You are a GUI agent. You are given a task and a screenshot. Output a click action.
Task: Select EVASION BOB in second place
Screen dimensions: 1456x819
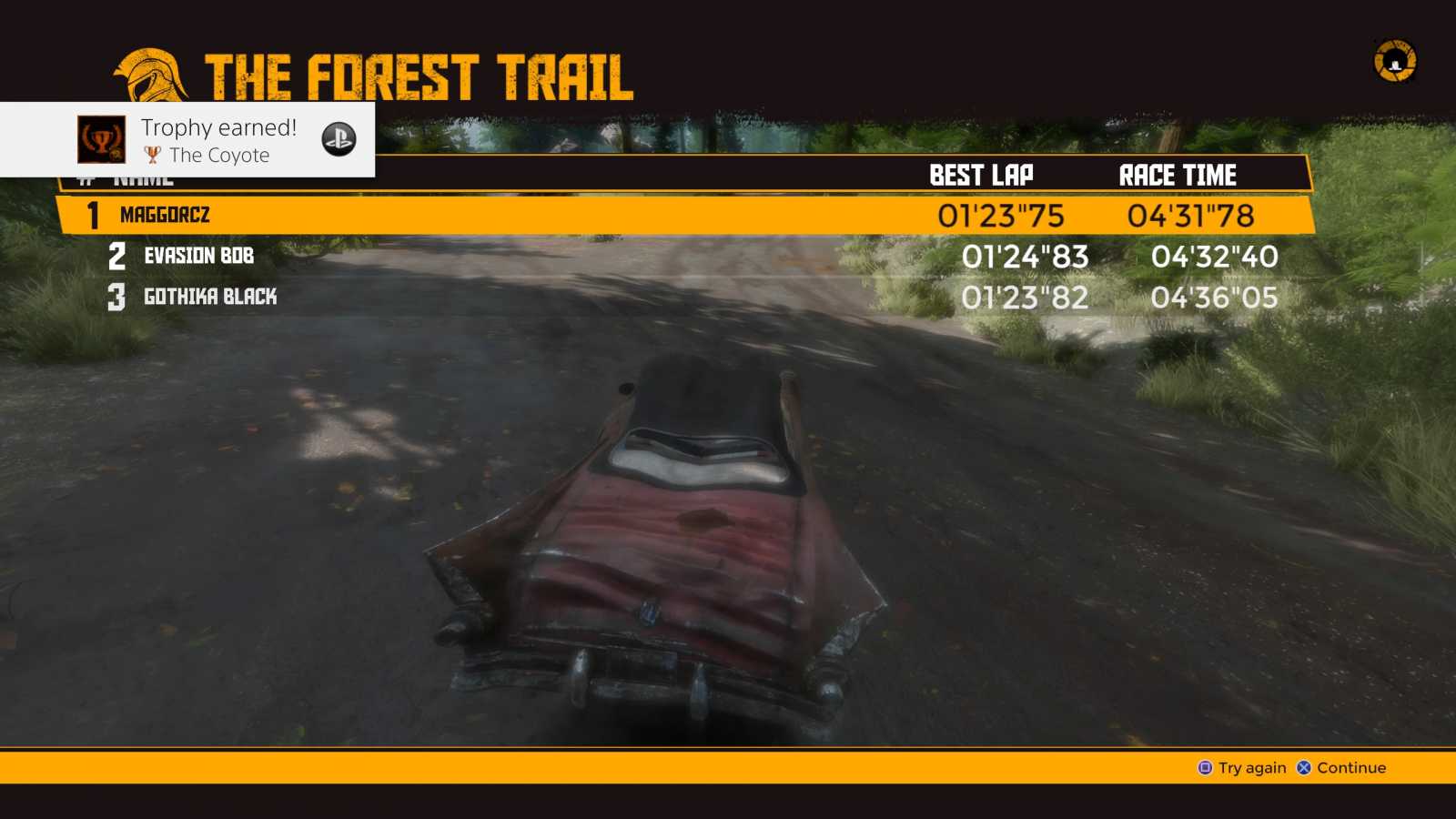198,257
